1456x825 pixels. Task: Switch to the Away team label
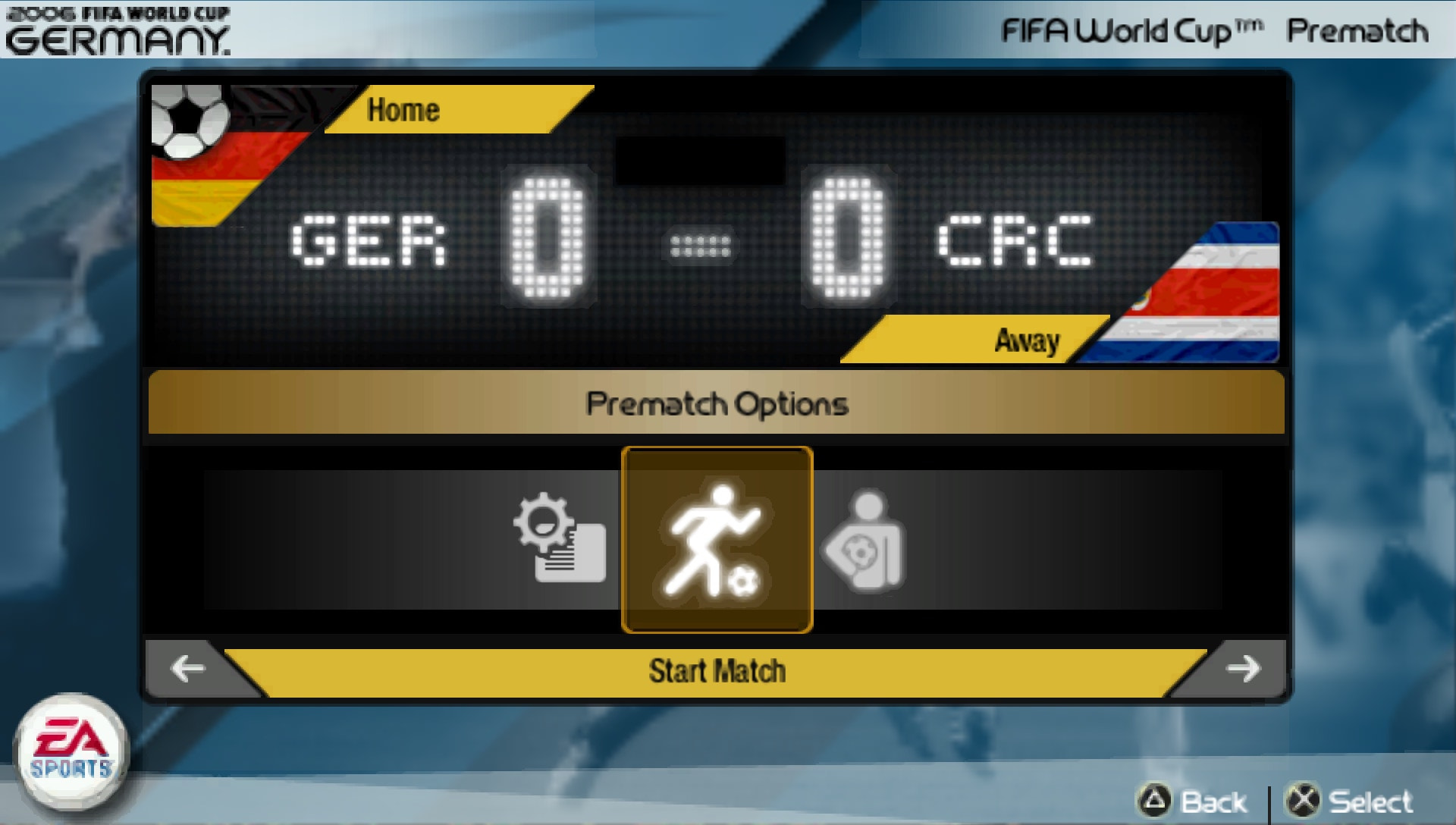[1028, 341]
